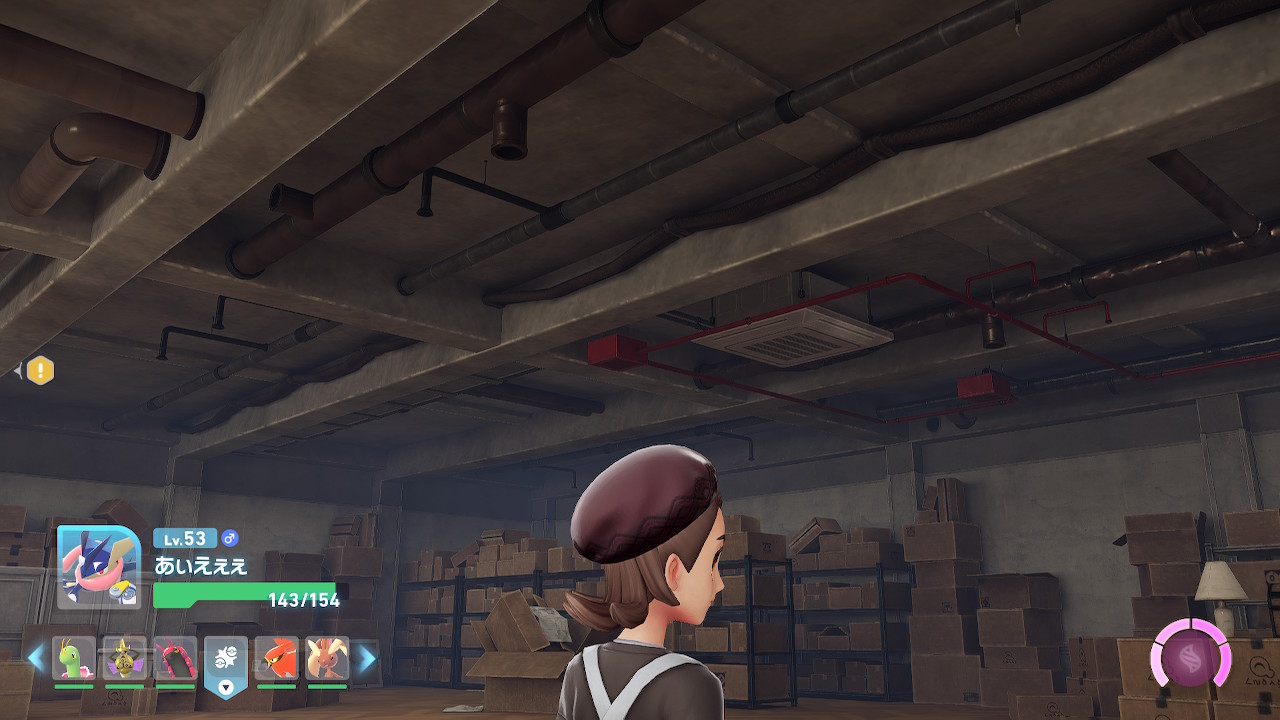Click the right party arrow
The height and width of the screenshot is (720, 1280).
click(x=367, y=658)
